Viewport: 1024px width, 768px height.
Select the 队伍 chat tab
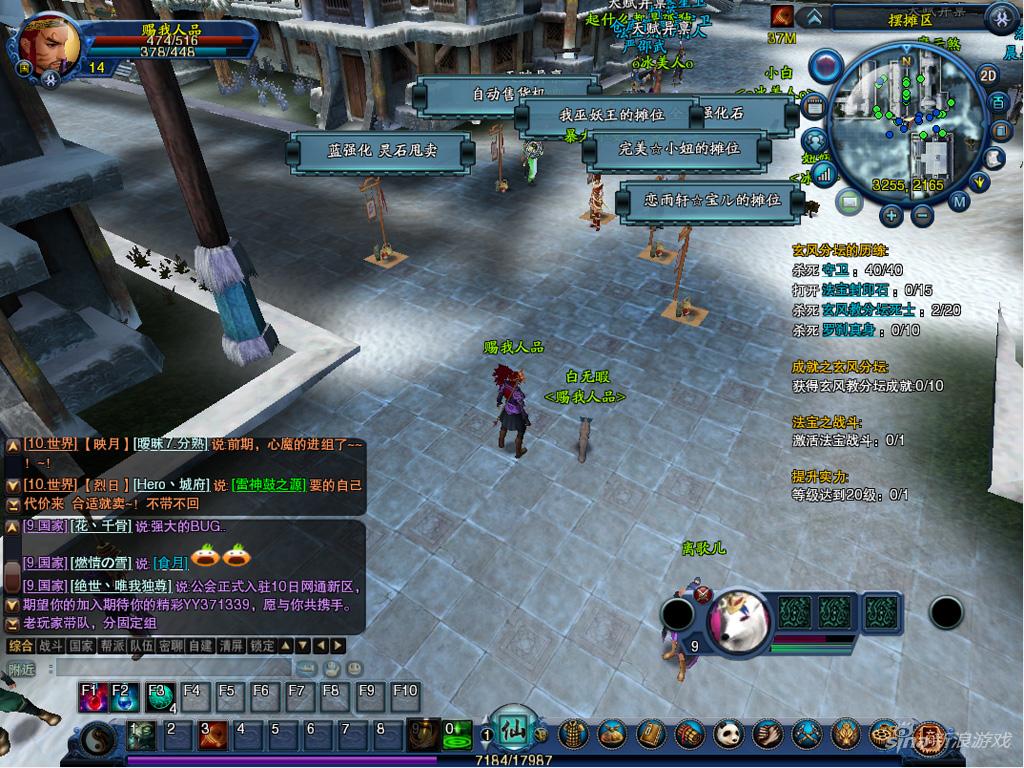coord(141,646)
